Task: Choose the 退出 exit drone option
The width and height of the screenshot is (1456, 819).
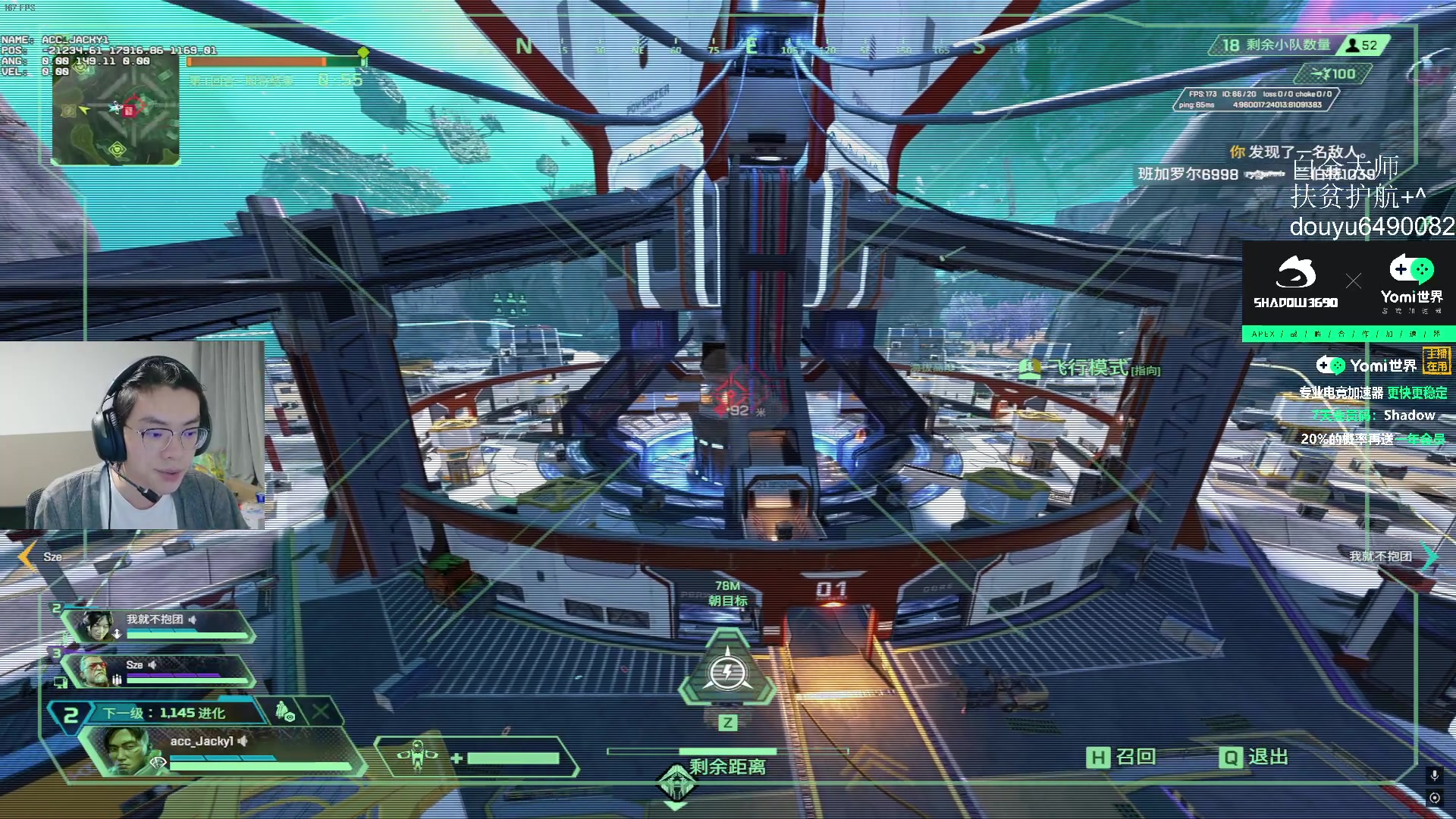Action: (x=1254, y=757)
